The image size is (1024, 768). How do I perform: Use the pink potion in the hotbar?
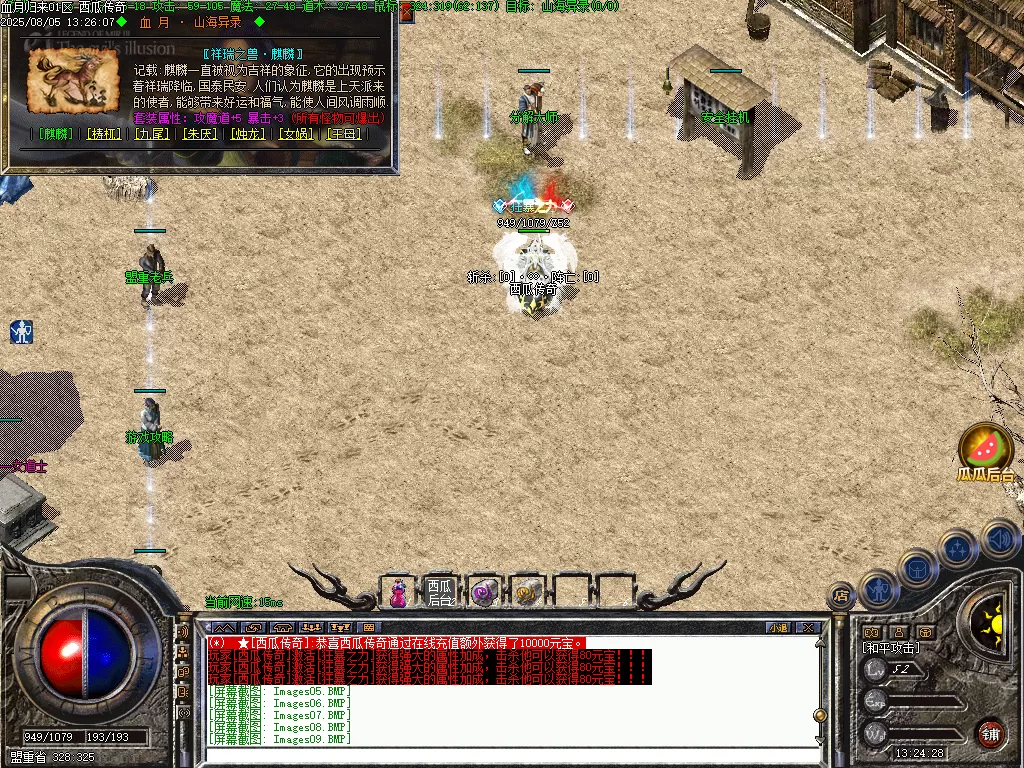(398, 592)
